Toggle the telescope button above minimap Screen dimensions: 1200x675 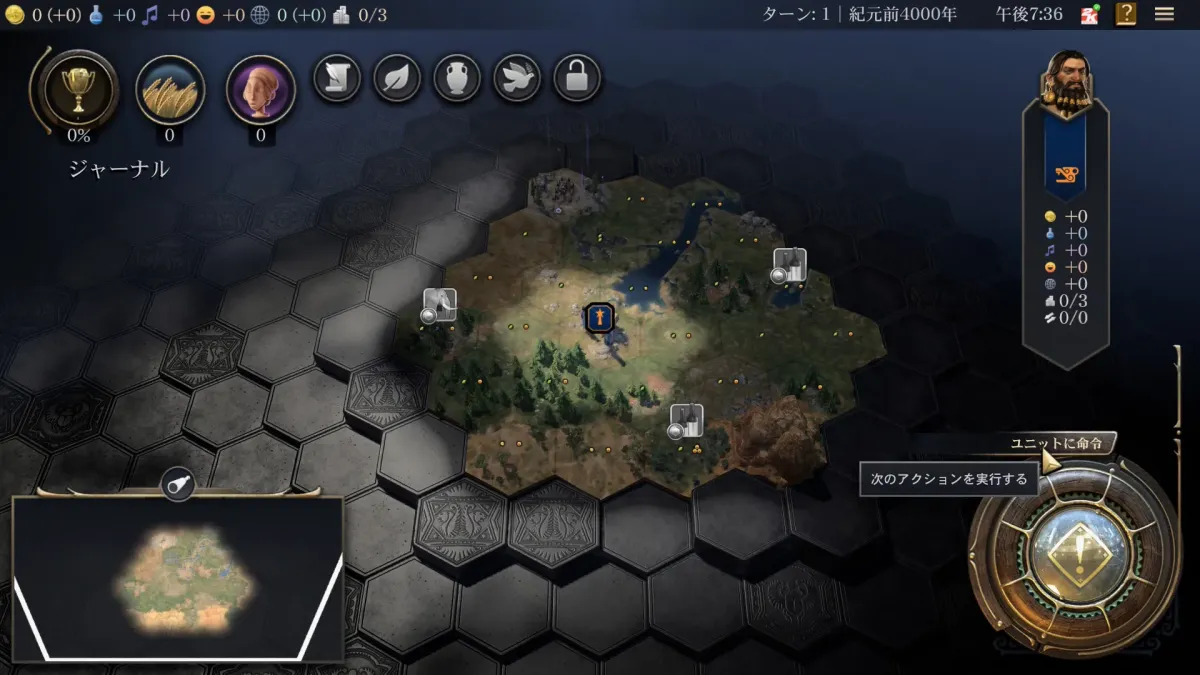click(x=178, y=484)
